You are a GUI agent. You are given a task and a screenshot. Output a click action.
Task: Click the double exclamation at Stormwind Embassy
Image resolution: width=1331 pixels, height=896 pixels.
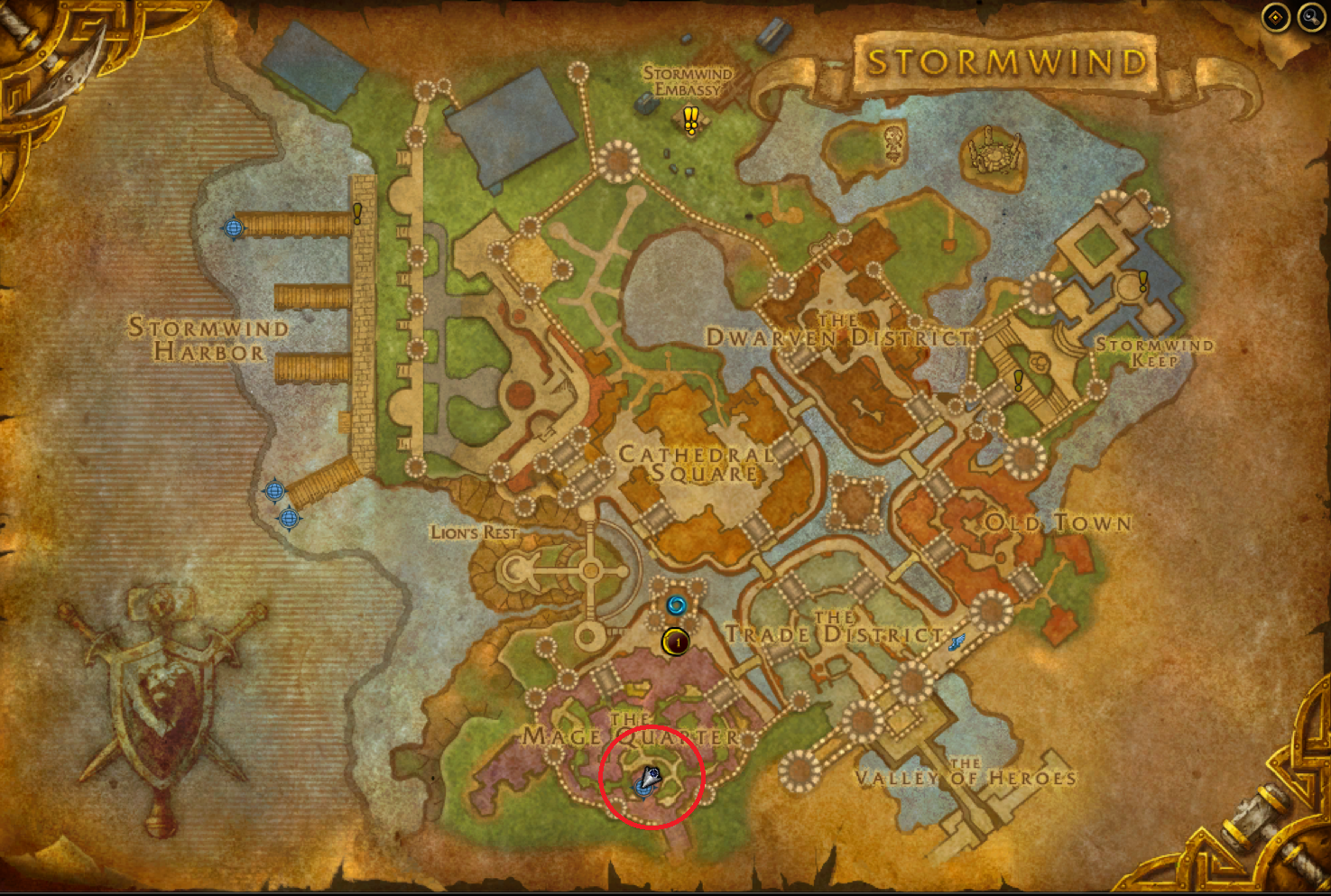pos(691,117)
